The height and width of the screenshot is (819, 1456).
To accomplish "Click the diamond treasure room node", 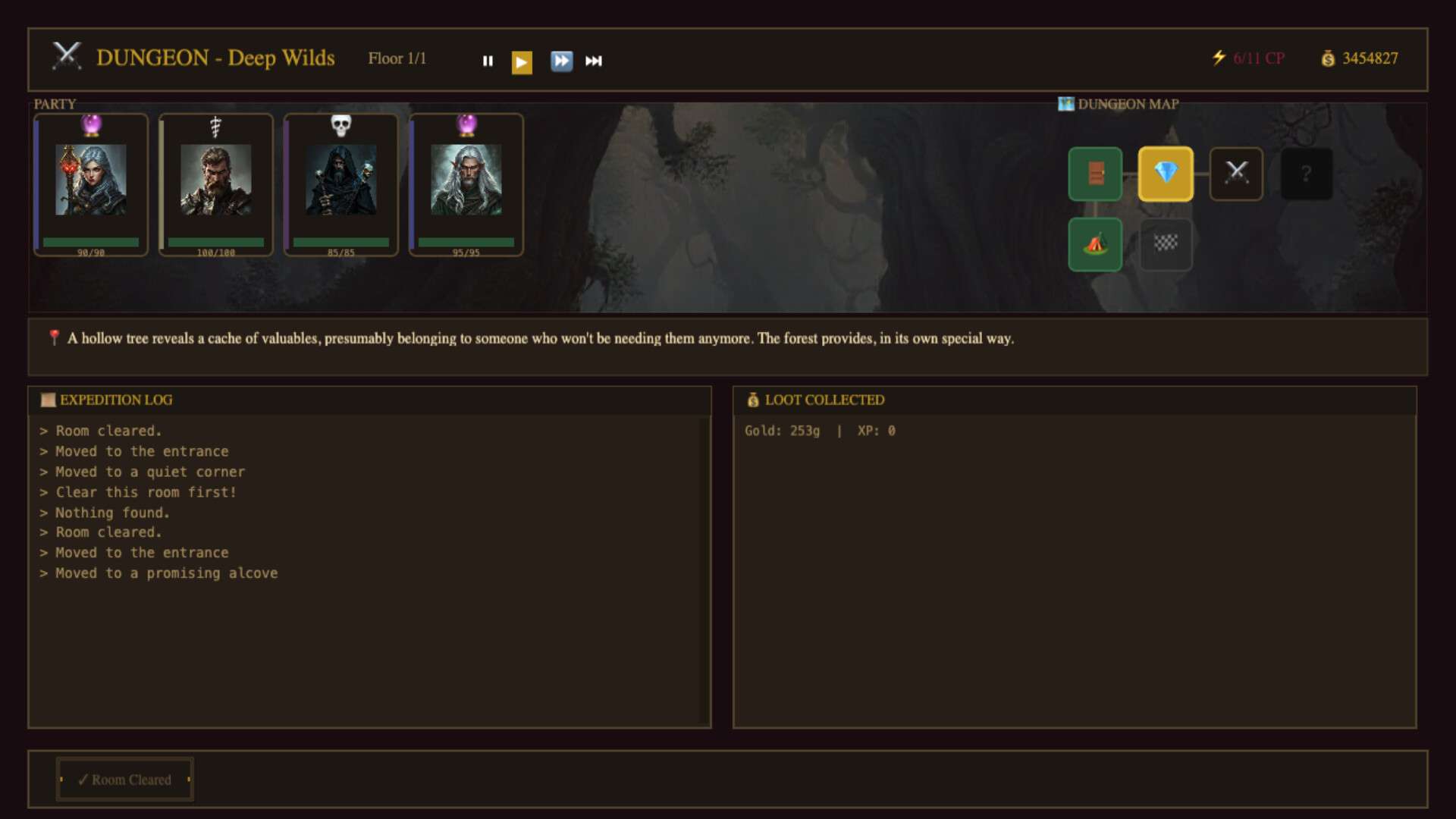I will [1166, 174].
